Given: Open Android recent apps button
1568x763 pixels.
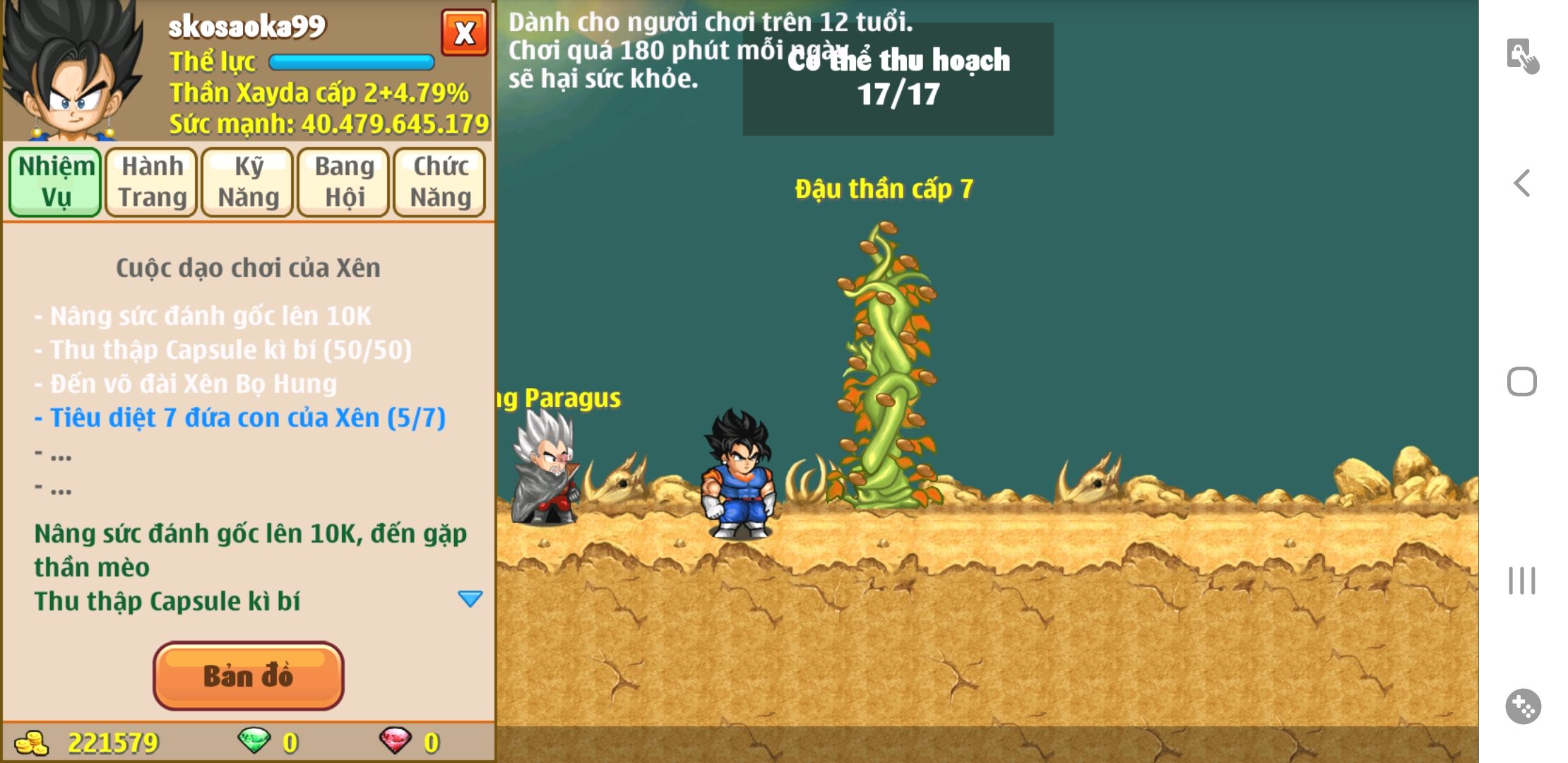Looking at the screenshot, I should click(x=1522, y=581).
